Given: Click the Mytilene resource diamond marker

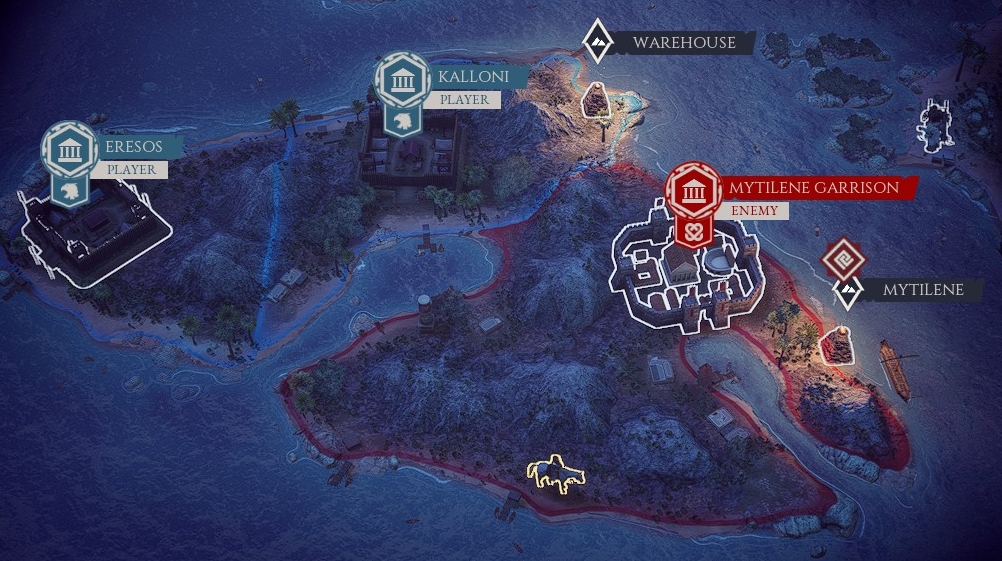Looking at the screenshot, I should [x=848, y=292].
